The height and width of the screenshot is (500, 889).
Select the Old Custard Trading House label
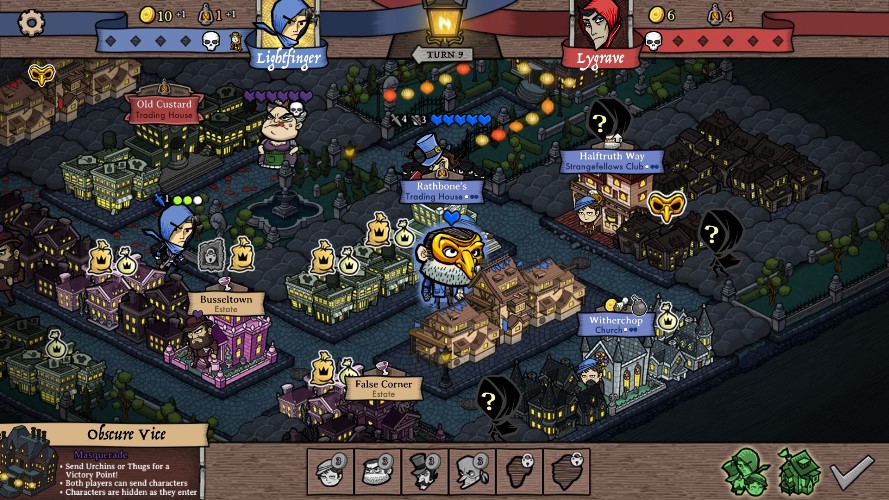pyautogui.click(x=166, y=108)
